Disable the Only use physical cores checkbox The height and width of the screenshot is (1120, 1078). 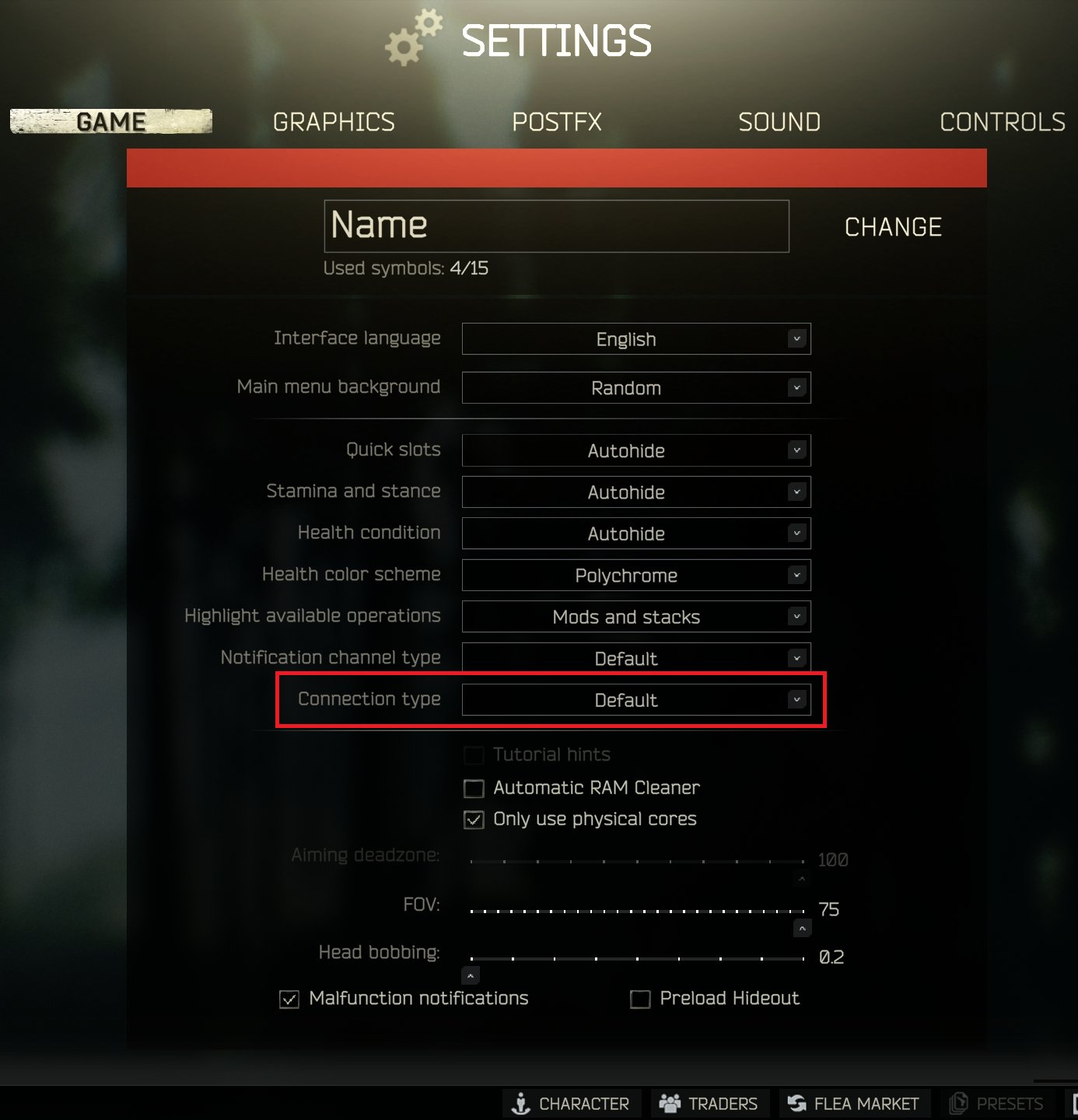coord(474,819)
